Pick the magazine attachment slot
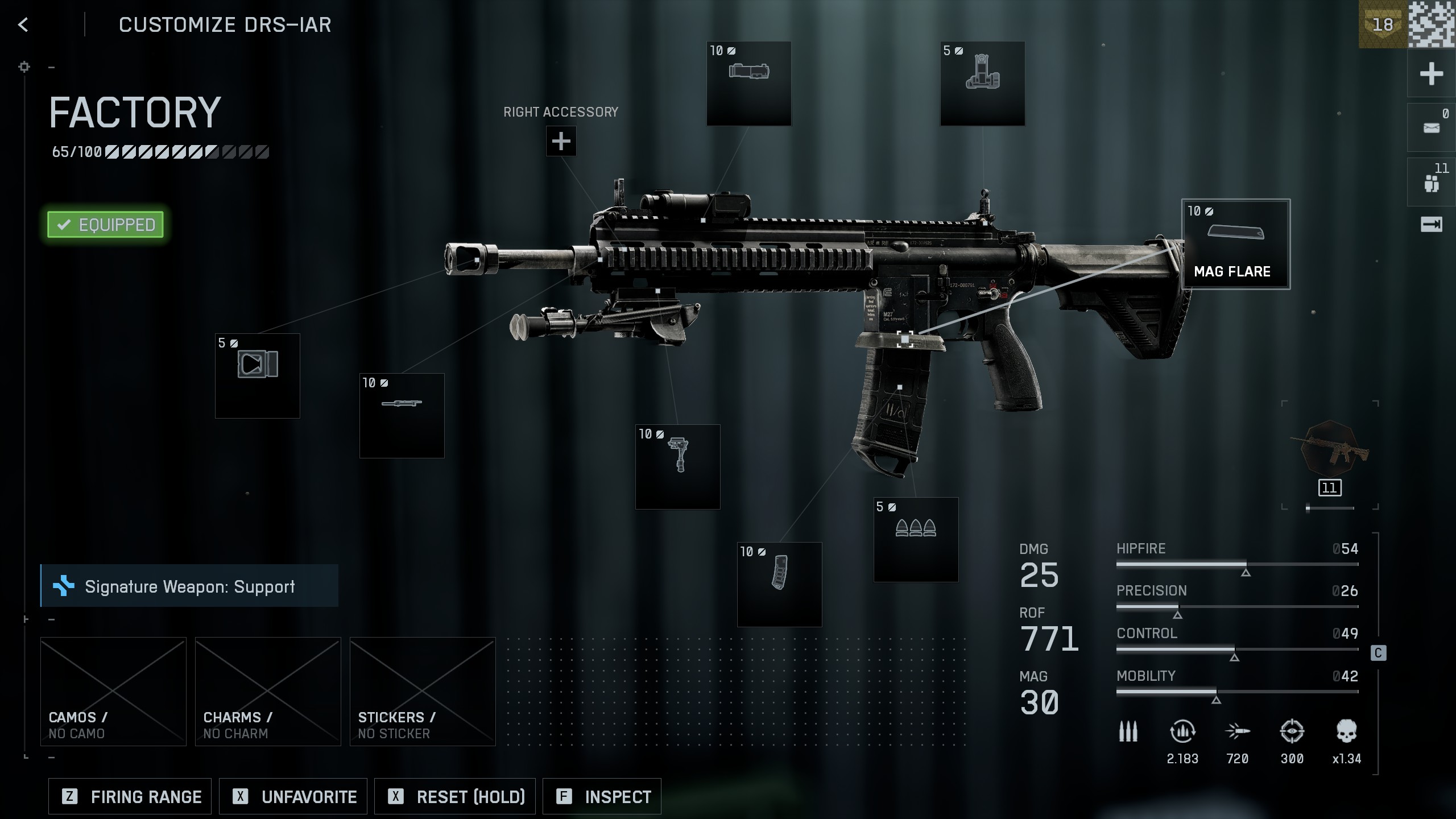 779,584
